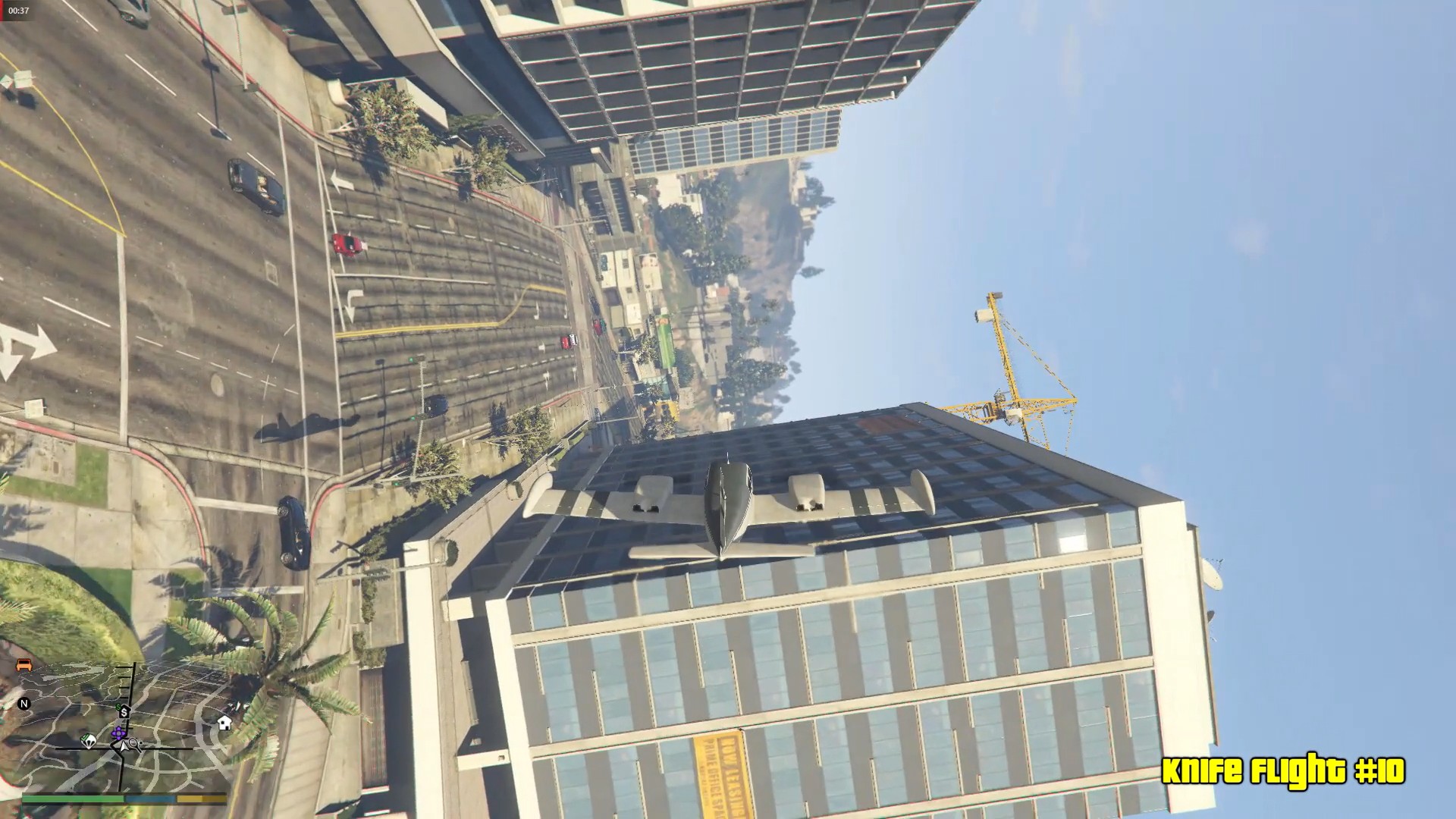This screenshot has width=1456, height=819.
Task: Select the white house safehouse blip
Action: 224,724
